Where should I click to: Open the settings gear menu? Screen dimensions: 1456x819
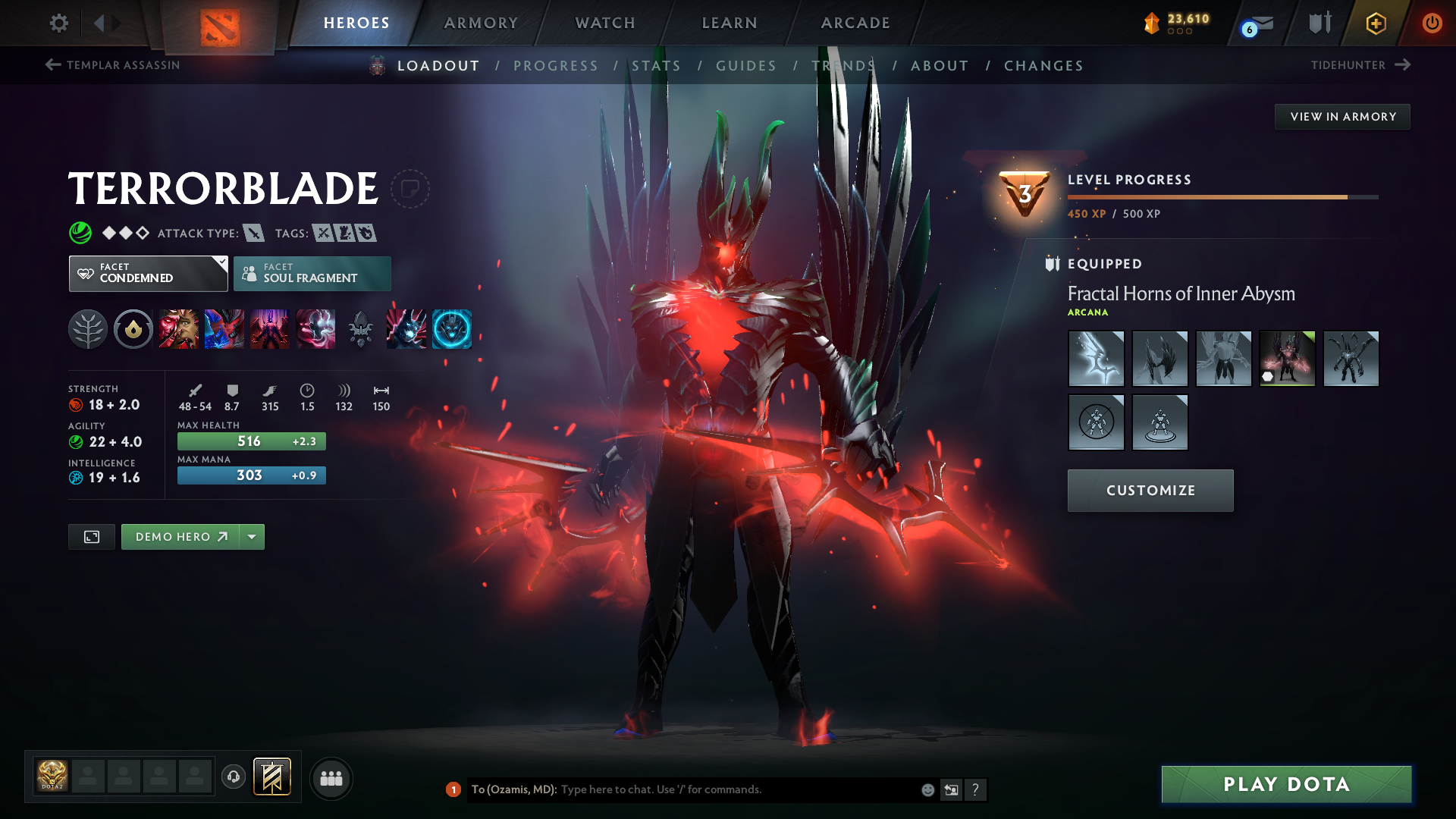click(58, 23)
